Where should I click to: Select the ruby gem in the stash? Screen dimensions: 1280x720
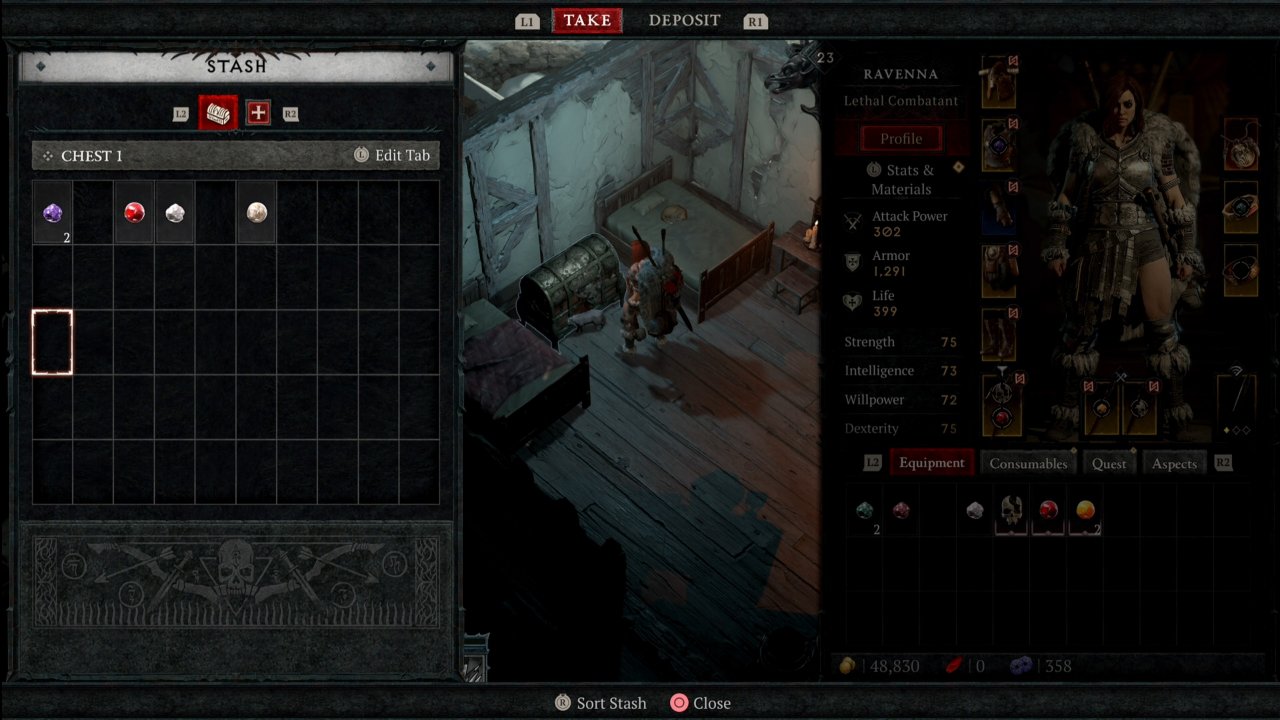(135, 211)
